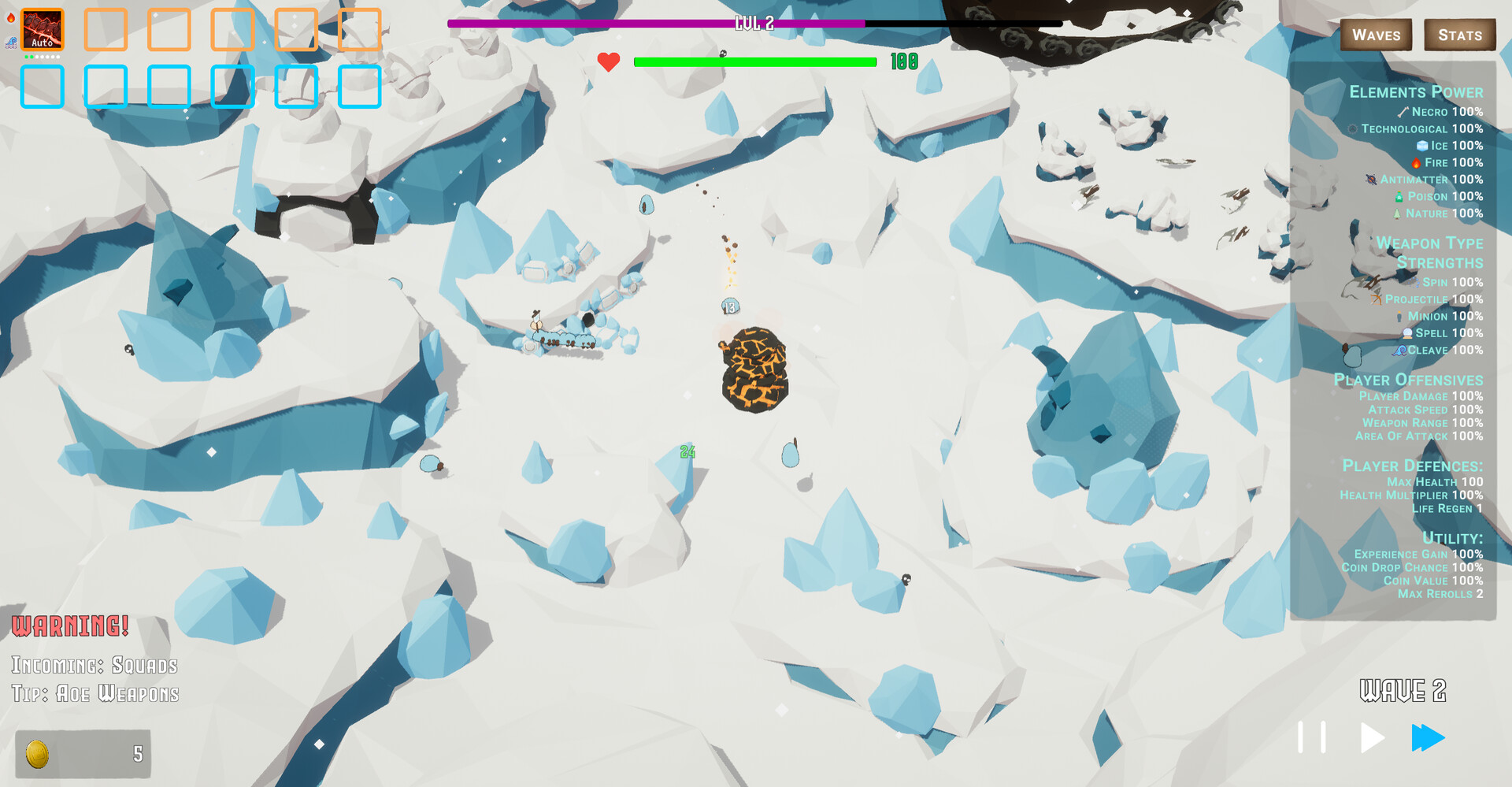Select the wave icon on the left sidebar

pos(10,43)
